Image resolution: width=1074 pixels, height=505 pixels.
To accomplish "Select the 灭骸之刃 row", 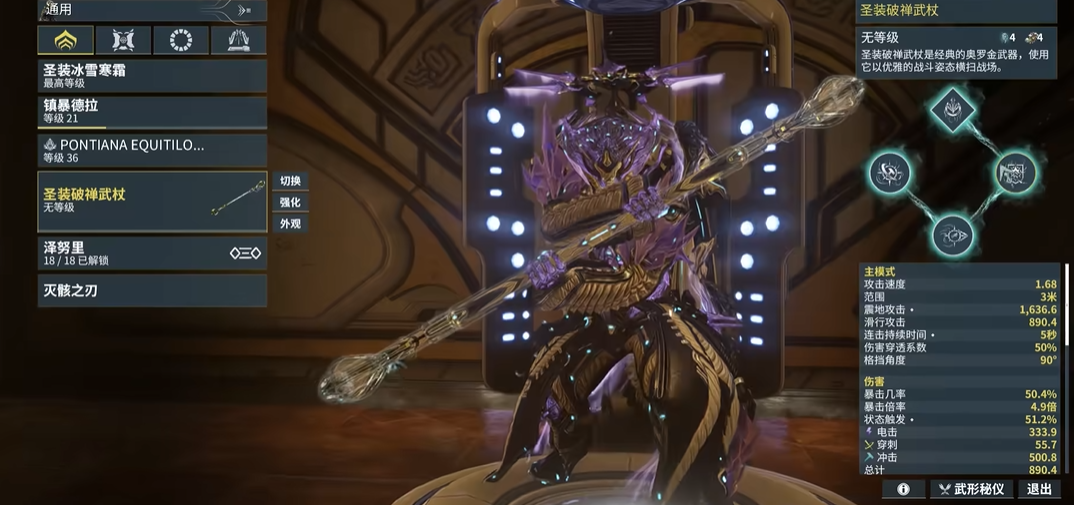I will coord(152,291).
